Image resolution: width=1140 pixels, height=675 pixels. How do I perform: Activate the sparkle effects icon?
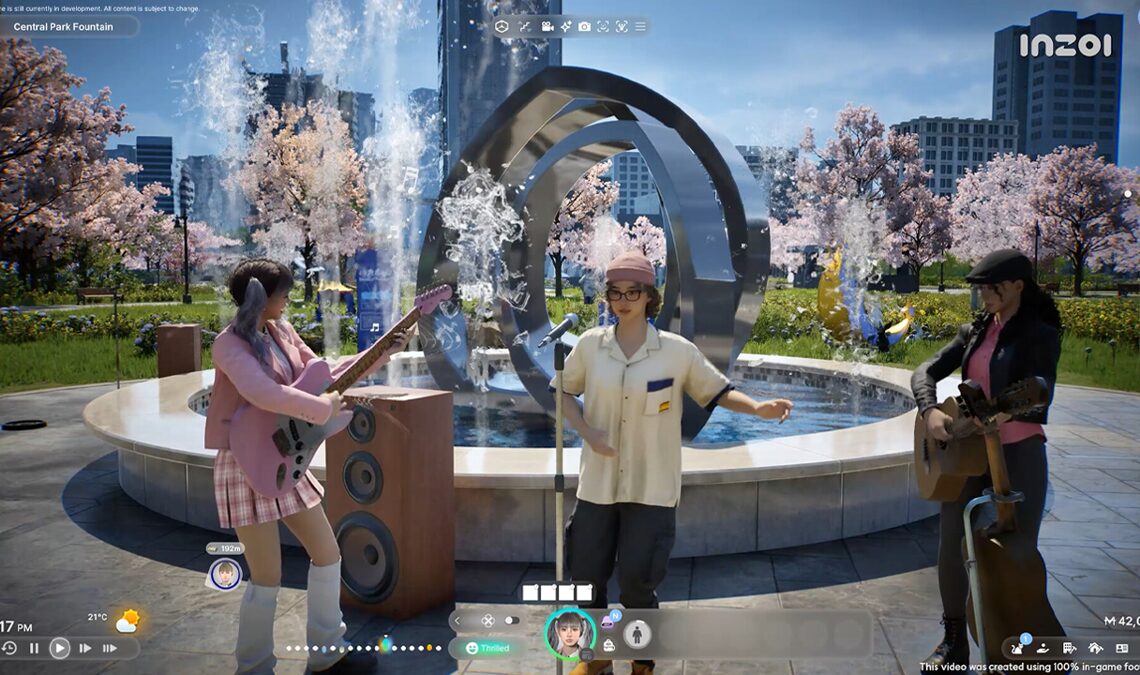click(566, 26)
